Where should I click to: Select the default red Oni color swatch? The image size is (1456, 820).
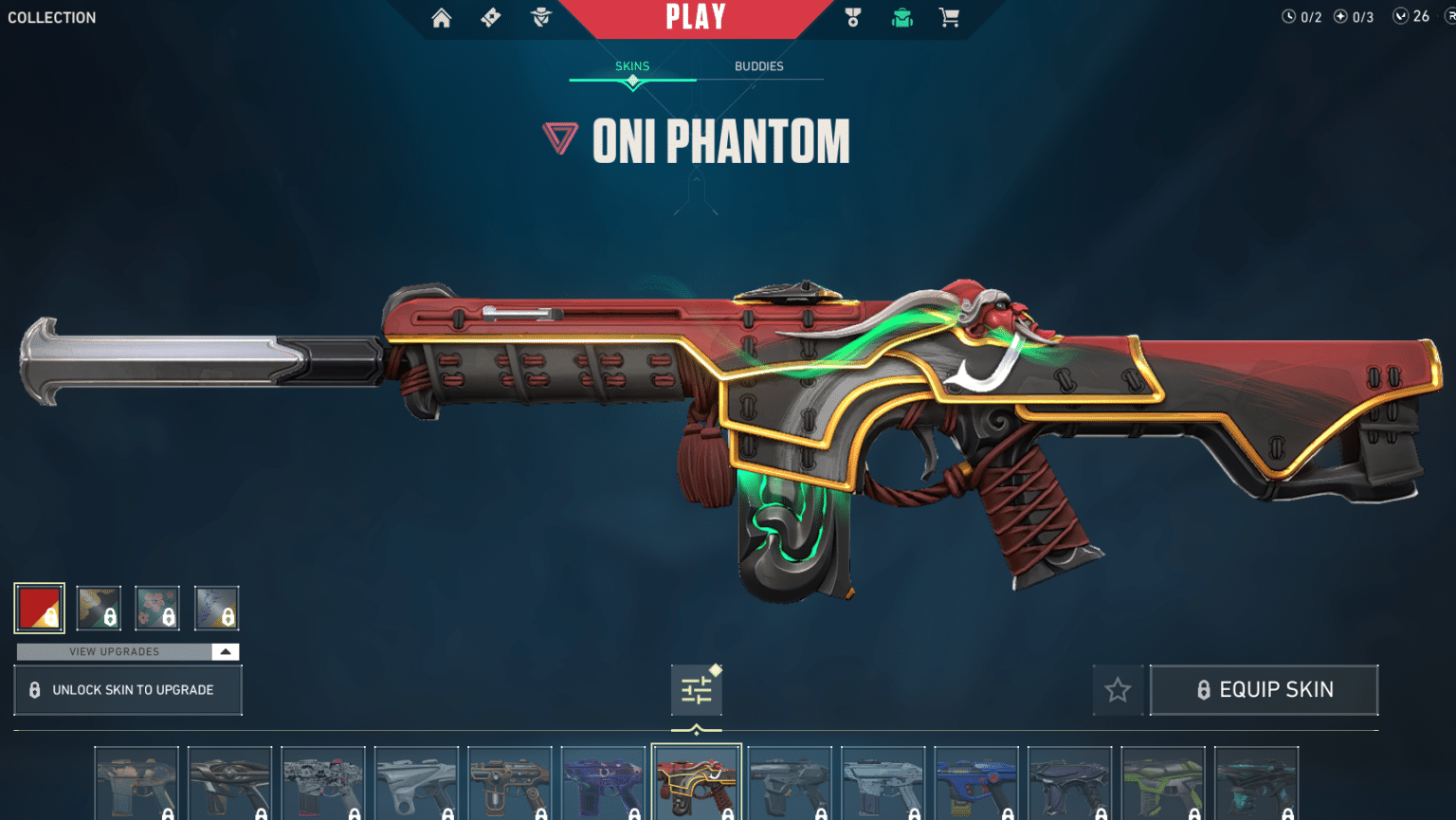point(39,608)
